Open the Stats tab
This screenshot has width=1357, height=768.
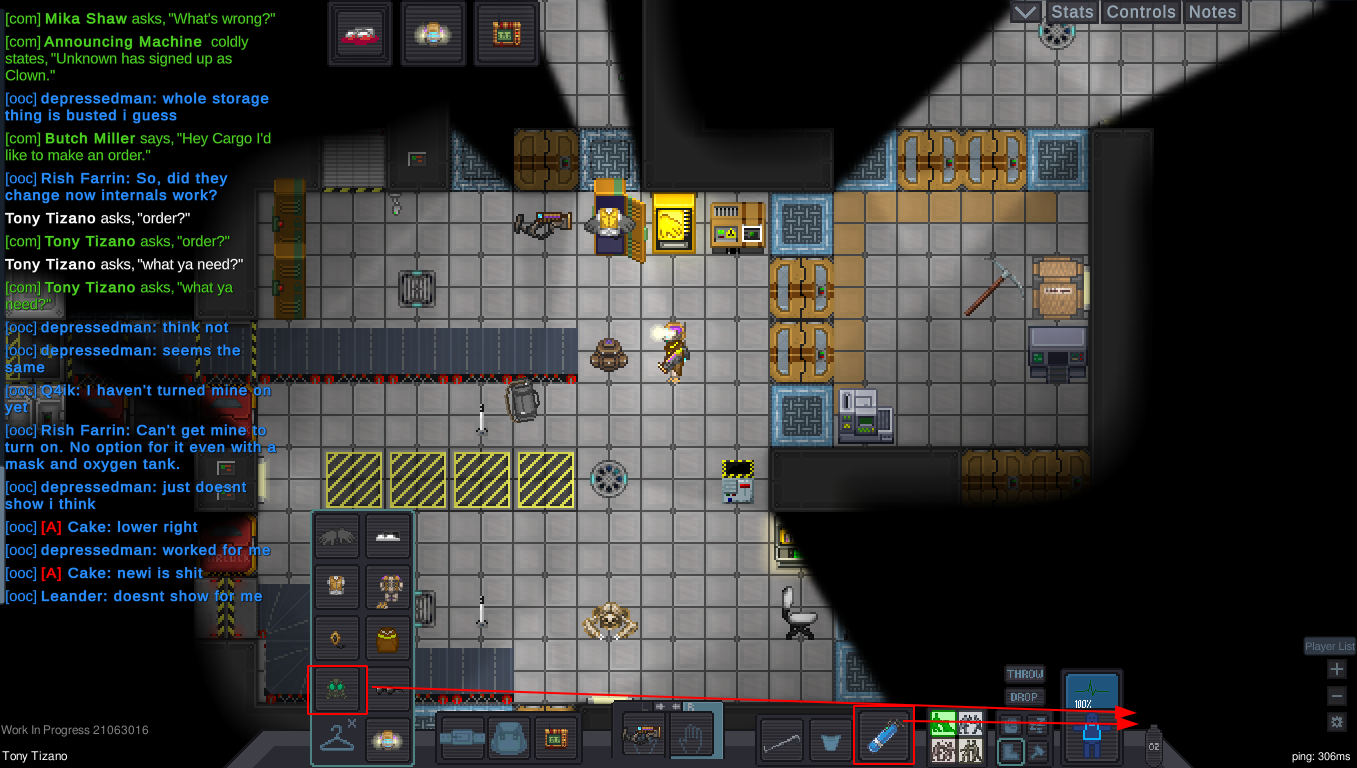click(1071, 12)
